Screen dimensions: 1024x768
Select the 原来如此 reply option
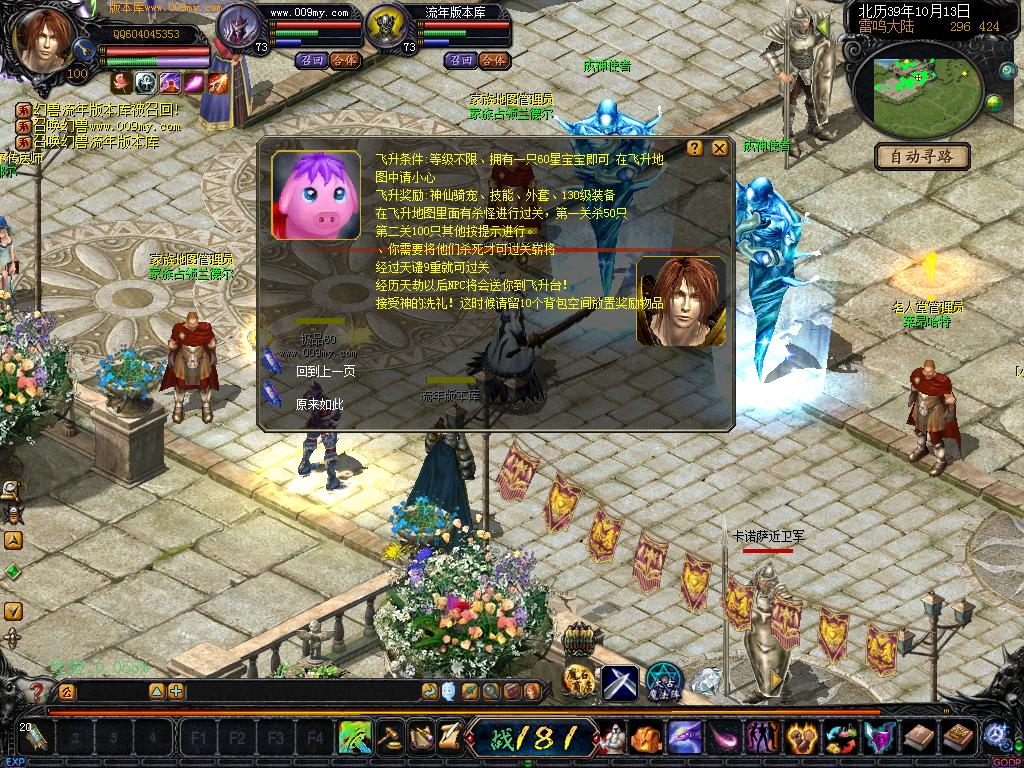pyautogui.click(x=319, y=405)
